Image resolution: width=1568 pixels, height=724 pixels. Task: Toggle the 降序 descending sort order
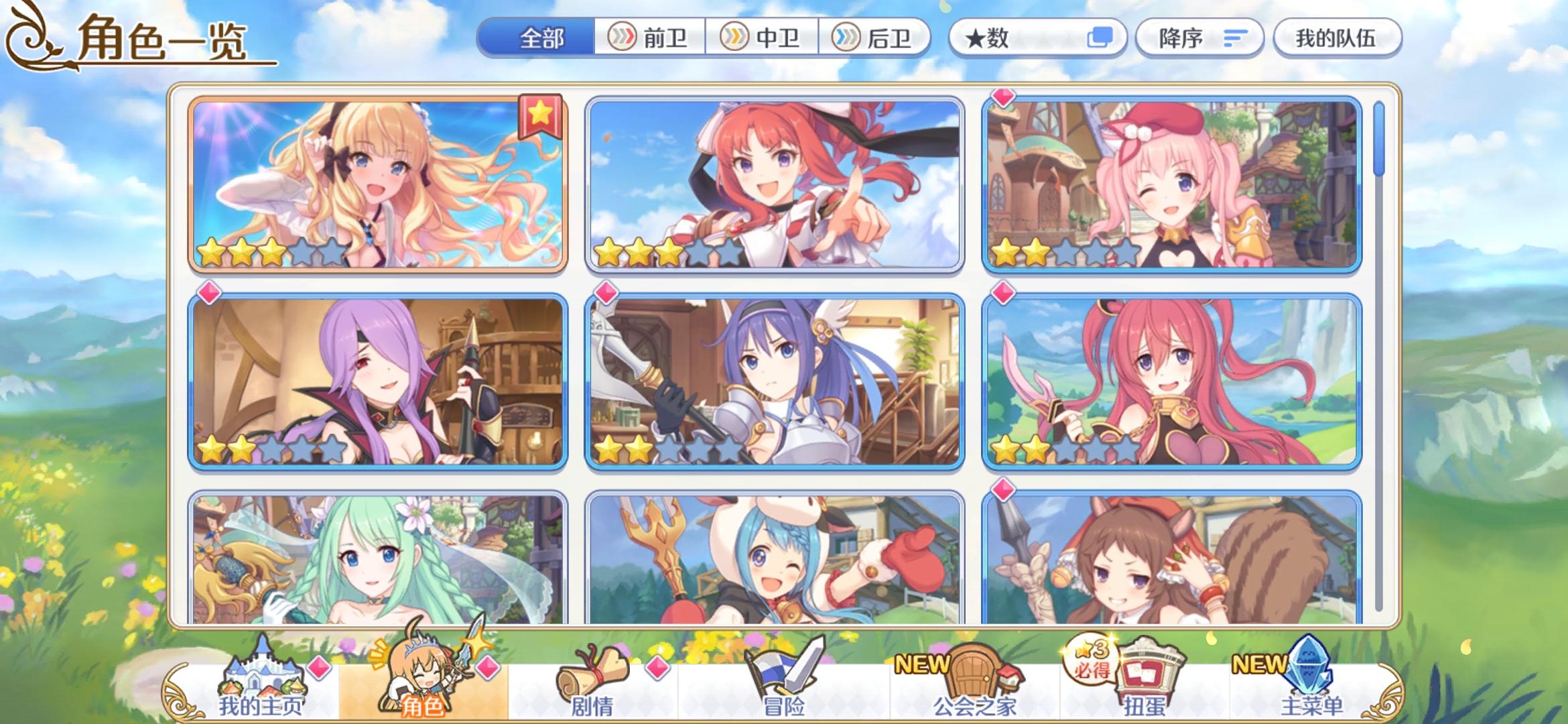pos(1199,38)
